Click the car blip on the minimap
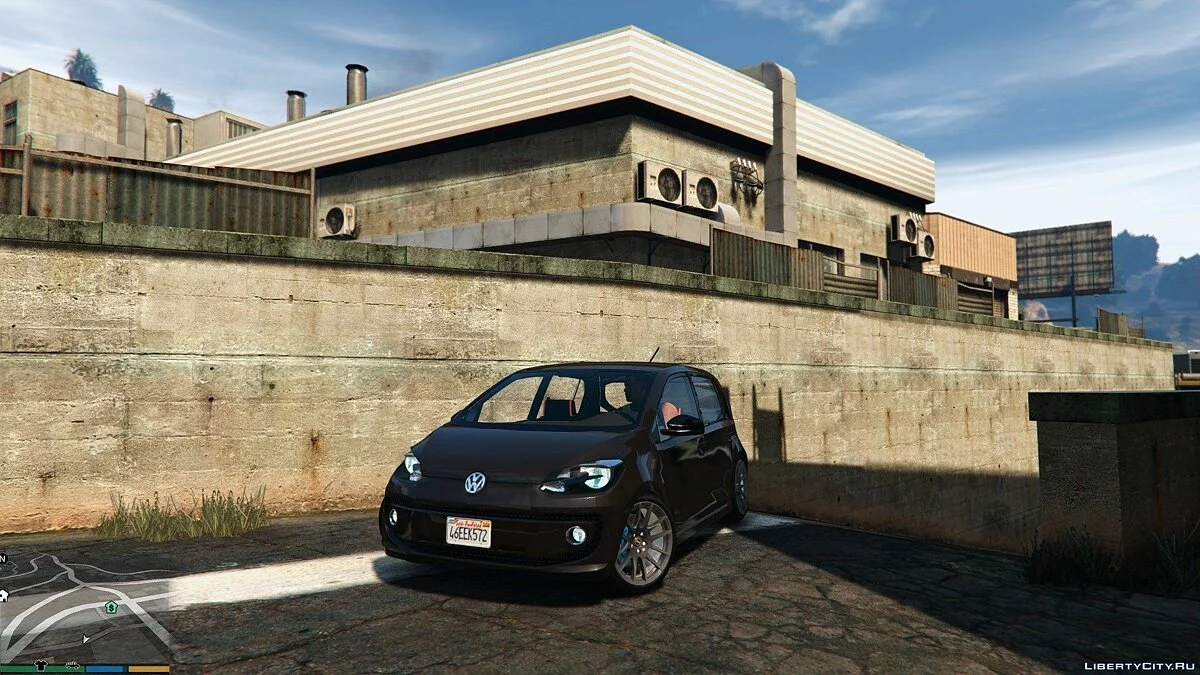Image resolution: width=1200 pixels, height=675 pixels. click(x=73, y=664)
